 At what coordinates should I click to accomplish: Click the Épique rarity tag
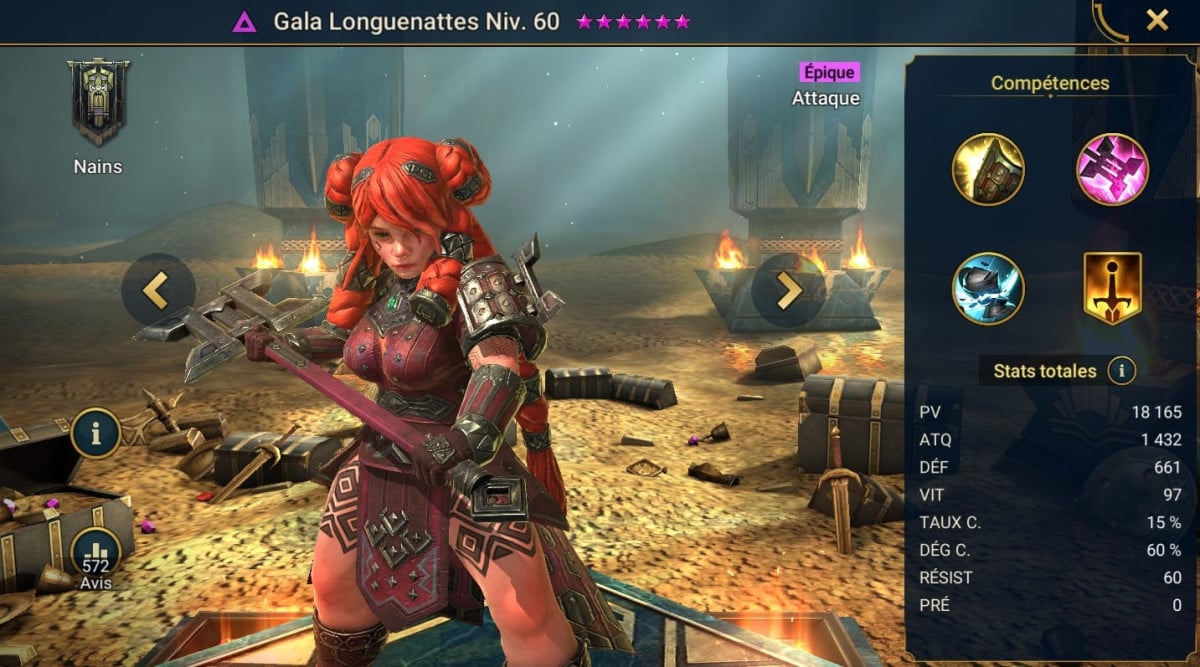pyautogui.click(x=828, y=72)
